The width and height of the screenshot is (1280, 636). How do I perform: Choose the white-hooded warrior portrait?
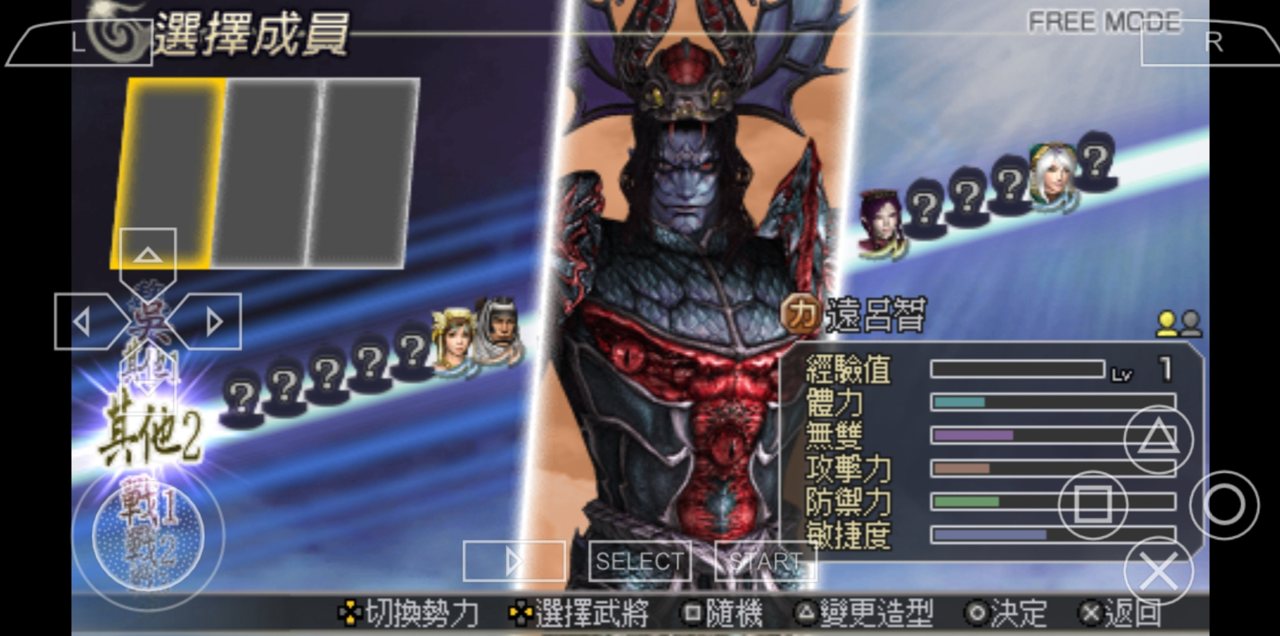tap(497, 331)
